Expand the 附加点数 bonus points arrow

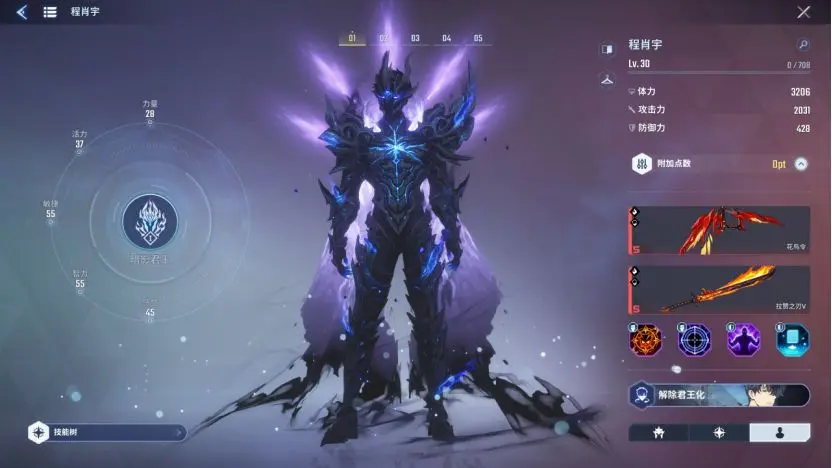pos(801,164)
